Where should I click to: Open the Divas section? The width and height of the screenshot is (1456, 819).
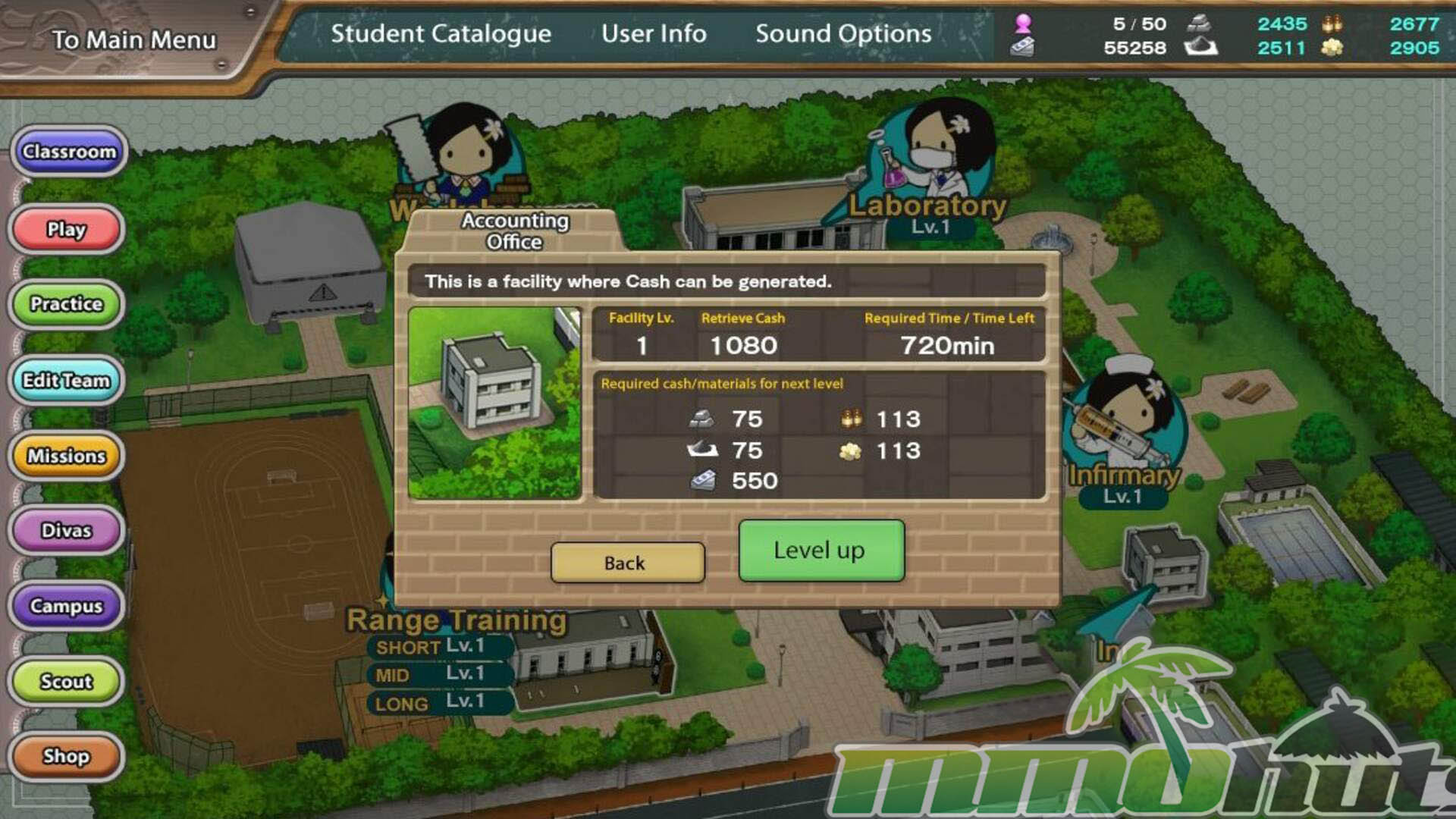click(67, 530)
